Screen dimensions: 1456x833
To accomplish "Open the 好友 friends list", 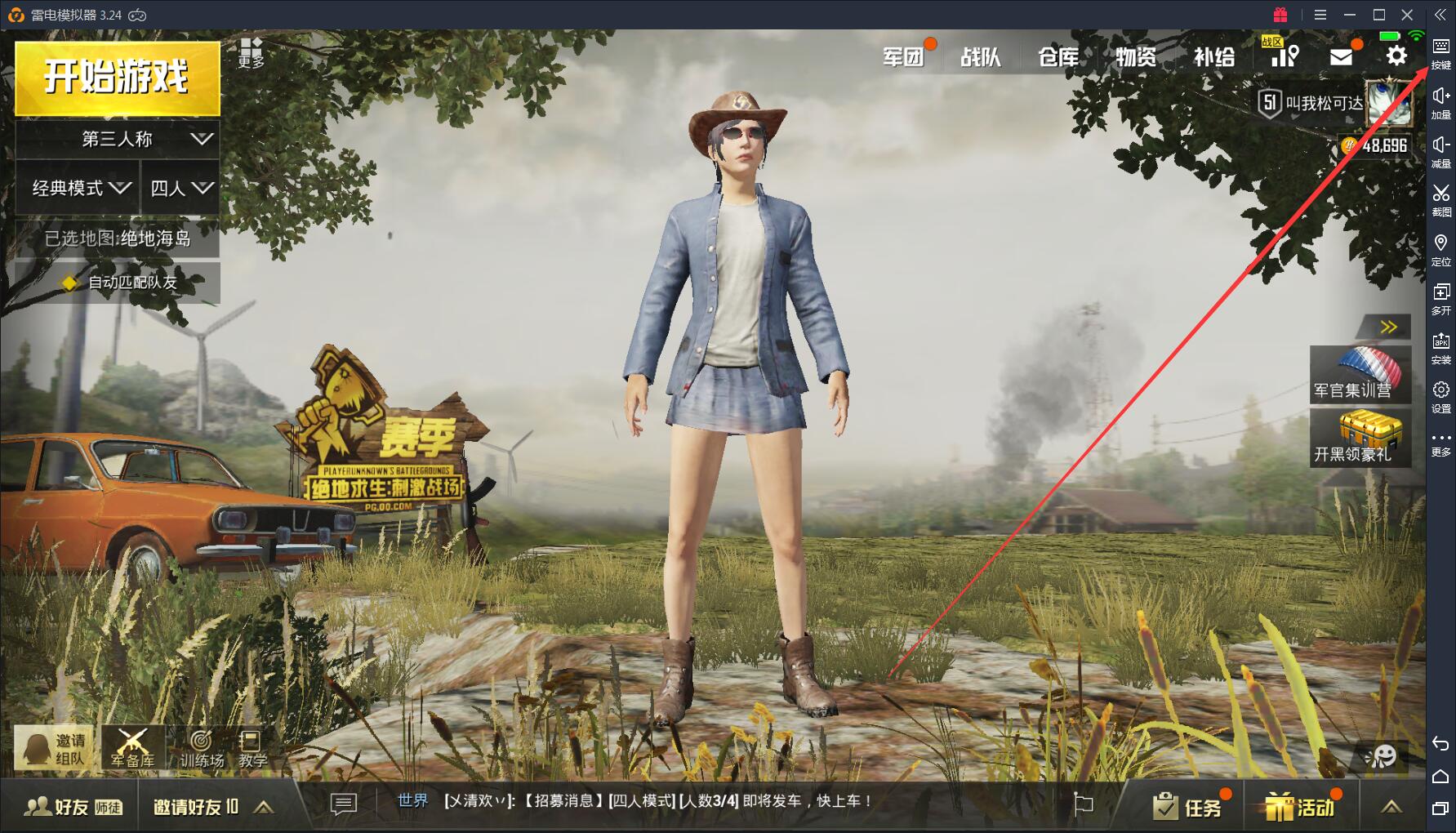I will (x=72, y=807).
